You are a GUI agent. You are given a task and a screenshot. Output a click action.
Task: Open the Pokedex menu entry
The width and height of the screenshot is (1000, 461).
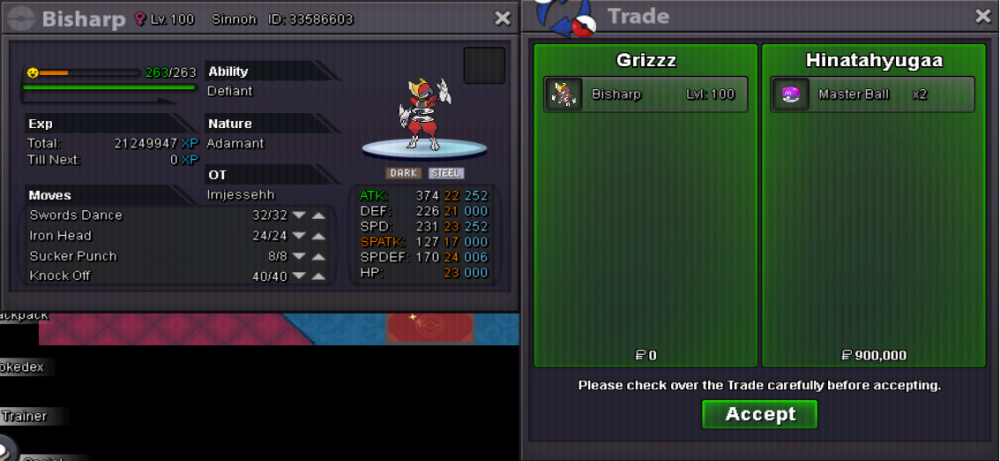[22, 367]
